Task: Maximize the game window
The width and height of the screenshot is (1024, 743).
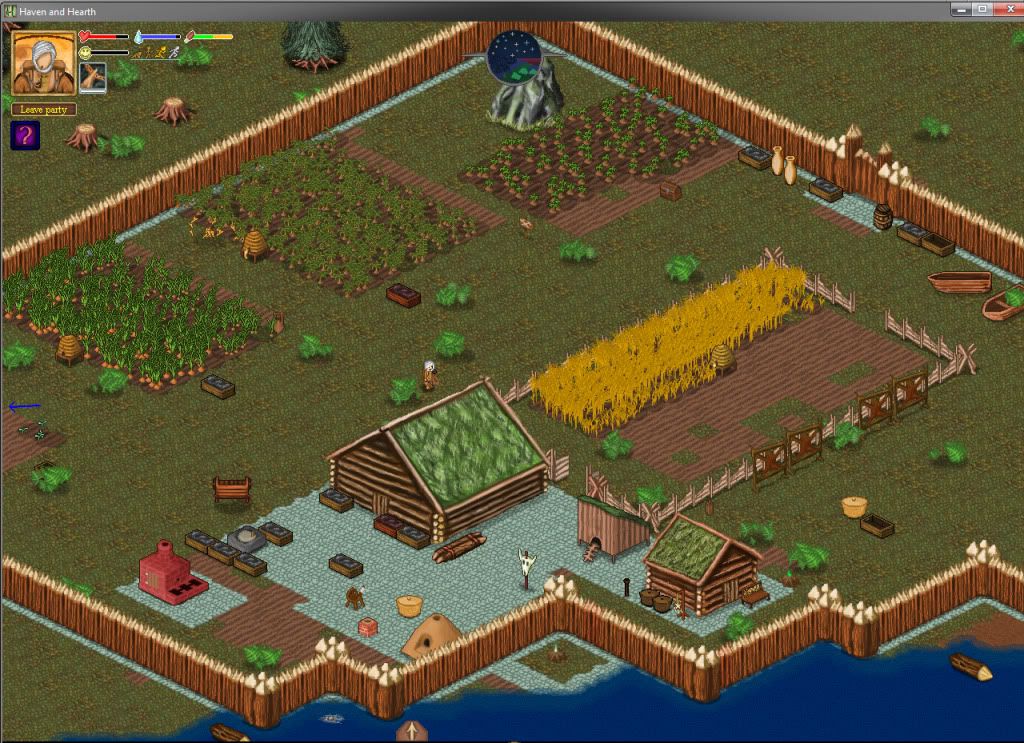Action: click(x=981, y=9)
